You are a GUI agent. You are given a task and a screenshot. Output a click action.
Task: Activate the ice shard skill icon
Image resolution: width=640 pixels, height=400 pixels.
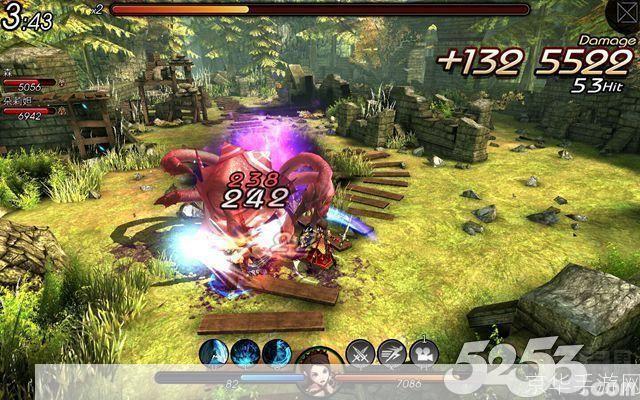click(212, 352)
